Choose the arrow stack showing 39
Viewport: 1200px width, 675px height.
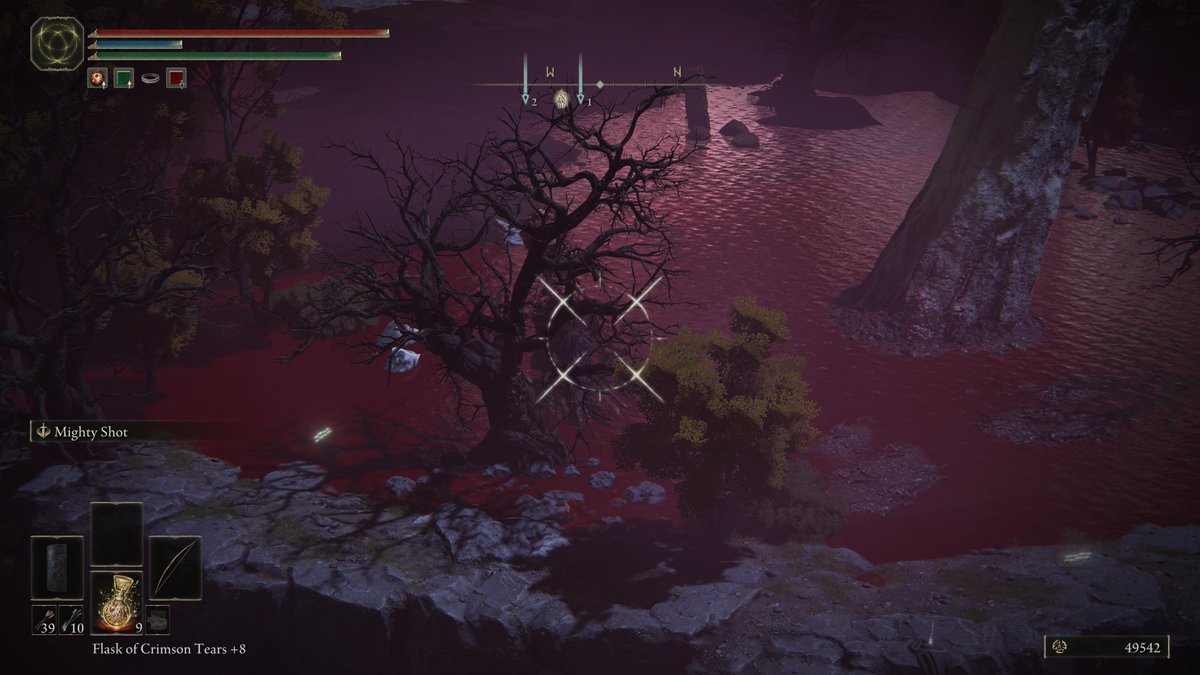tap(43, 619)
